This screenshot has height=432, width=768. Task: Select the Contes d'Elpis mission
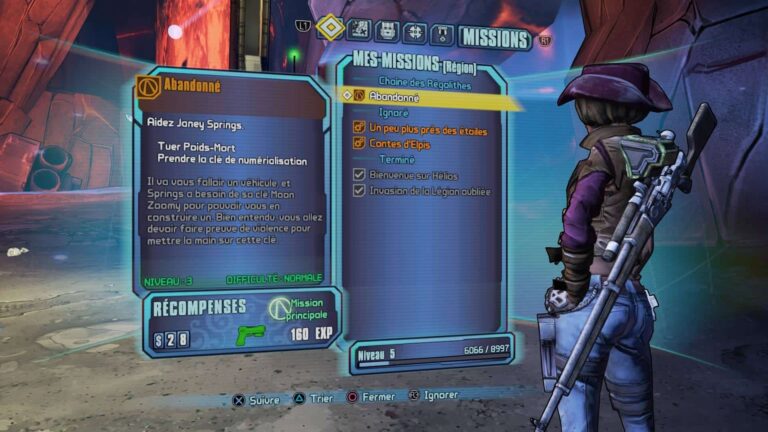point(398,143)
